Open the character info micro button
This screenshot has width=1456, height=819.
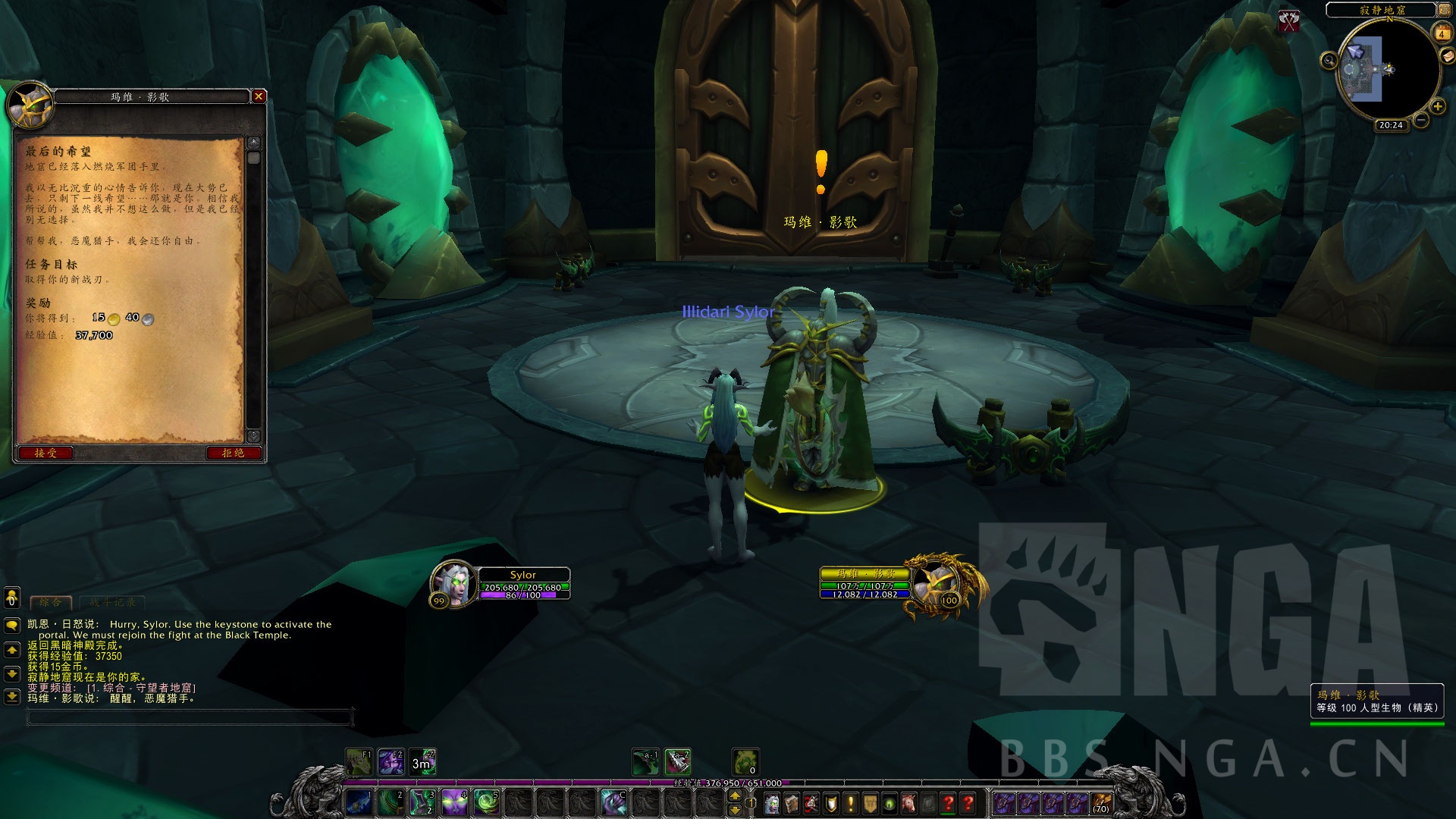click(772, 803)
